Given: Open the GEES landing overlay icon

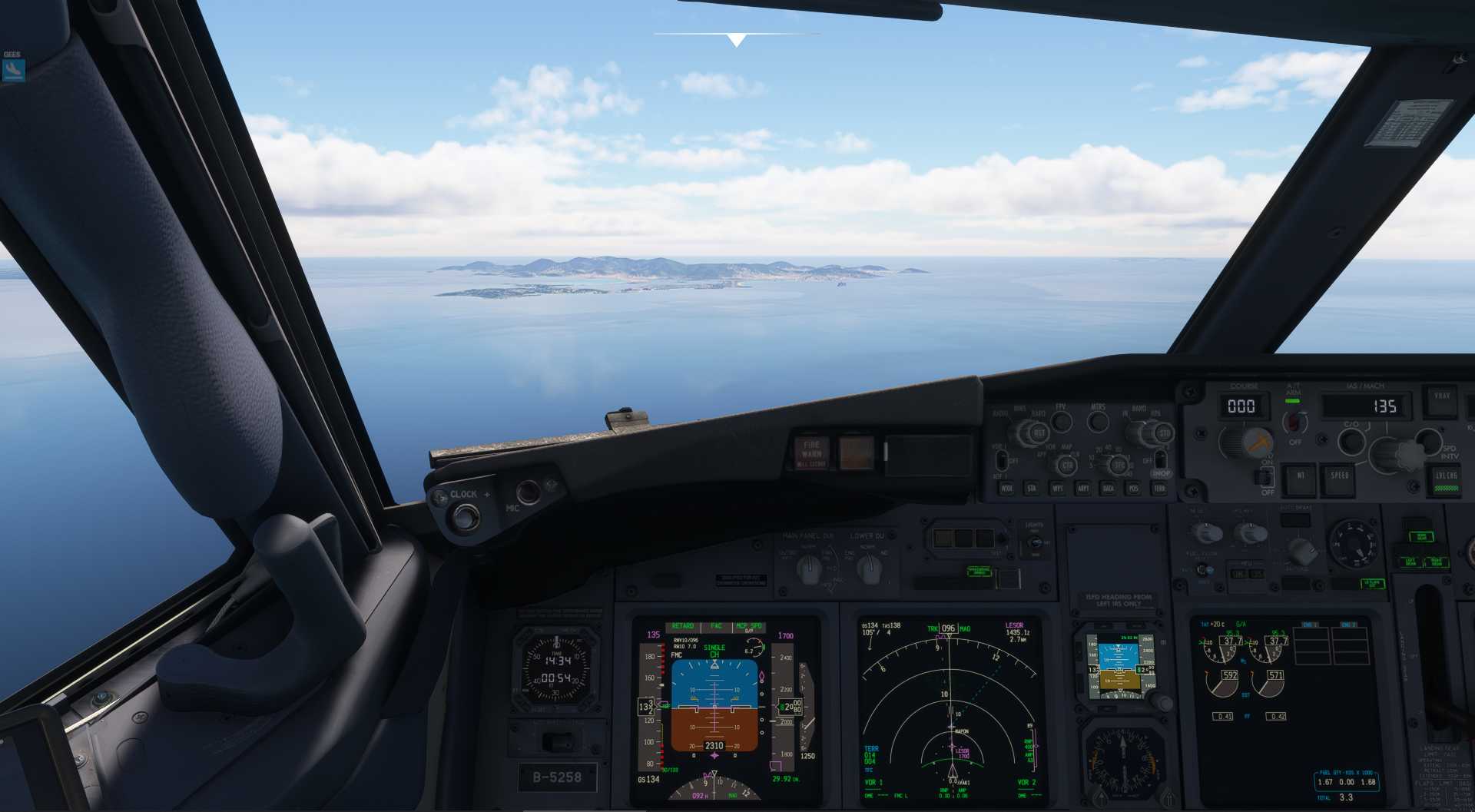Looking at the screenshot, I should pyautogui.click(x=14, y=70).
